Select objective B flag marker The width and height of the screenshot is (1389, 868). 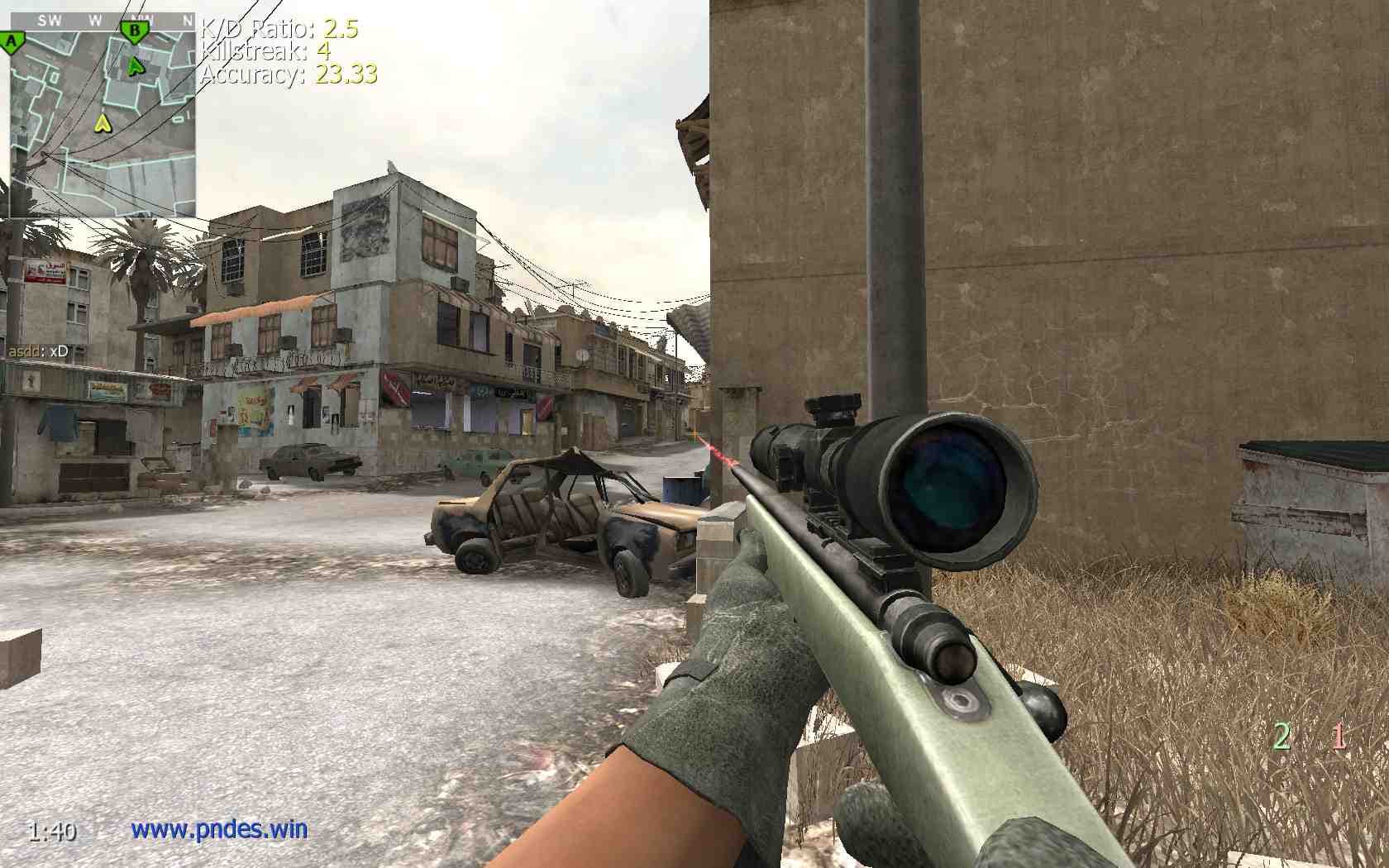[134, 33]
